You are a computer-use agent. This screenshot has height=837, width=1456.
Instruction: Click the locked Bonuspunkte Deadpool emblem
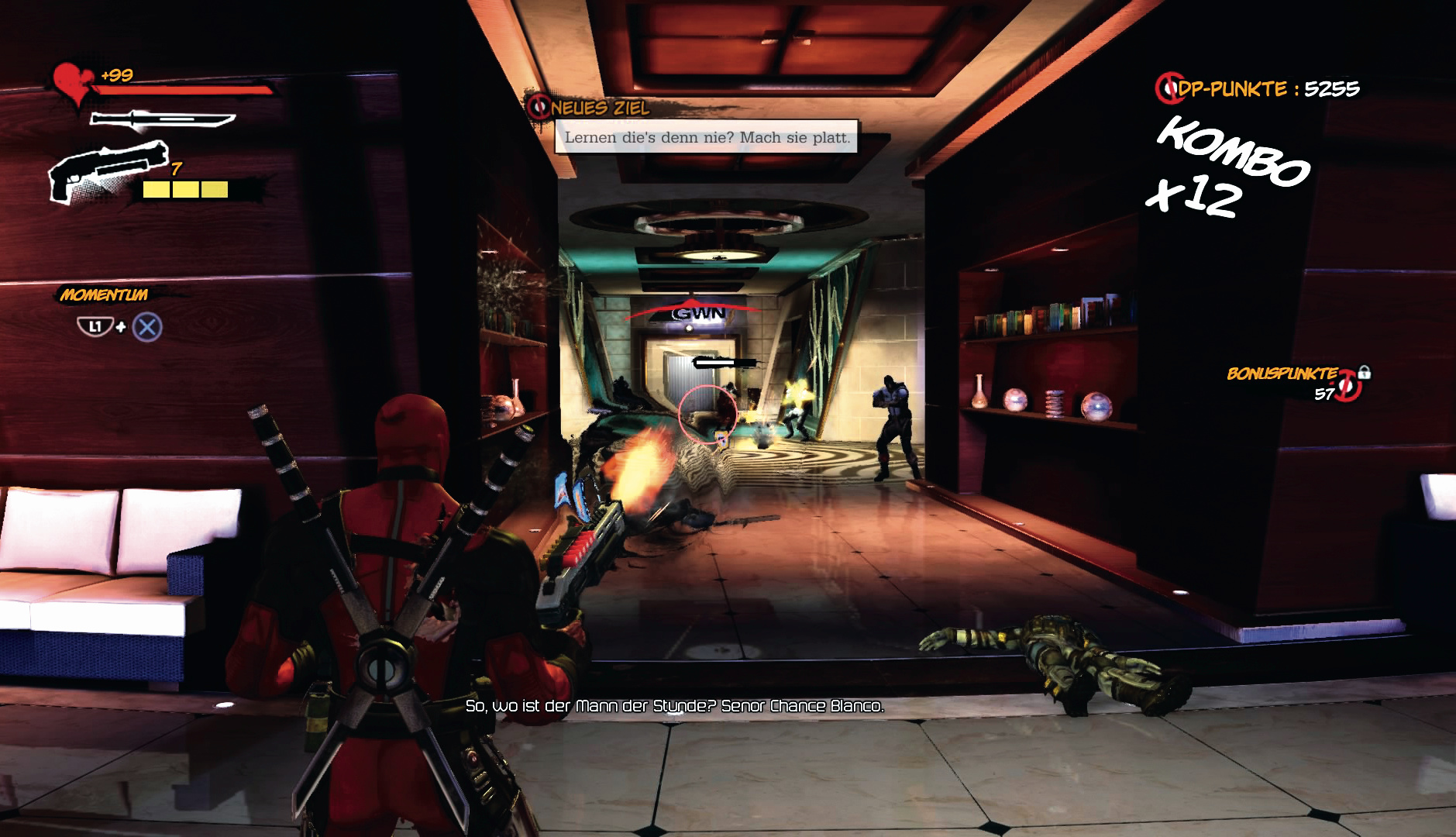tap(1350, 385)
